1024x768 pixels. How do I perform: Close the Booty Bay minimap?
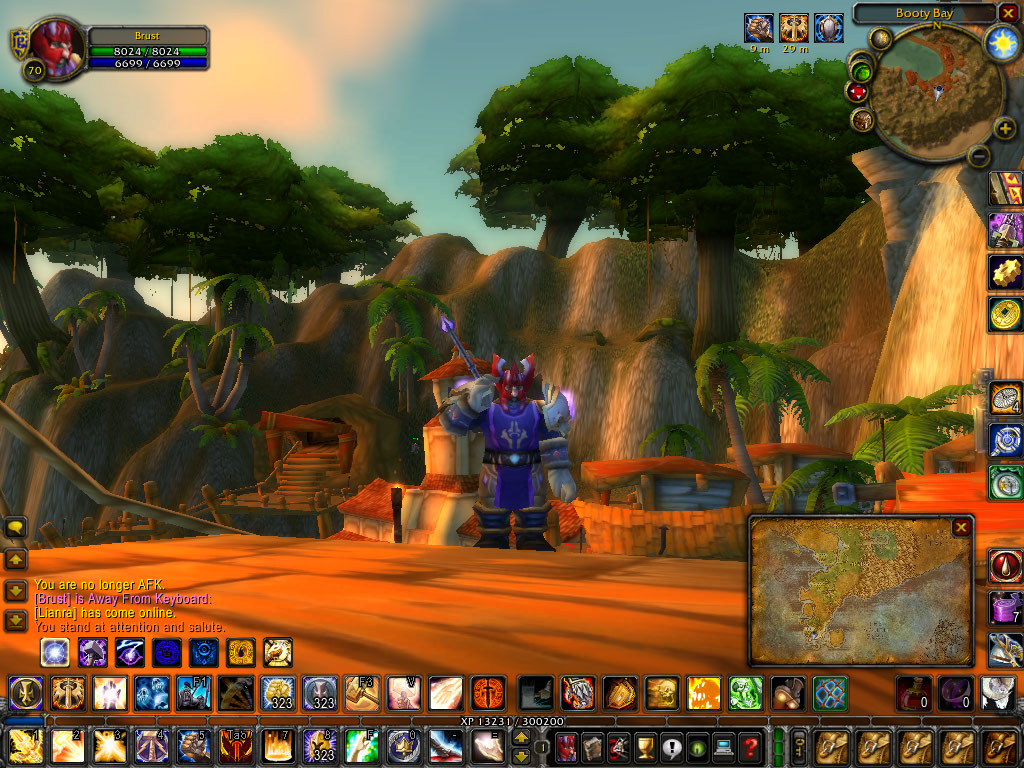[x=1007, y=13]
